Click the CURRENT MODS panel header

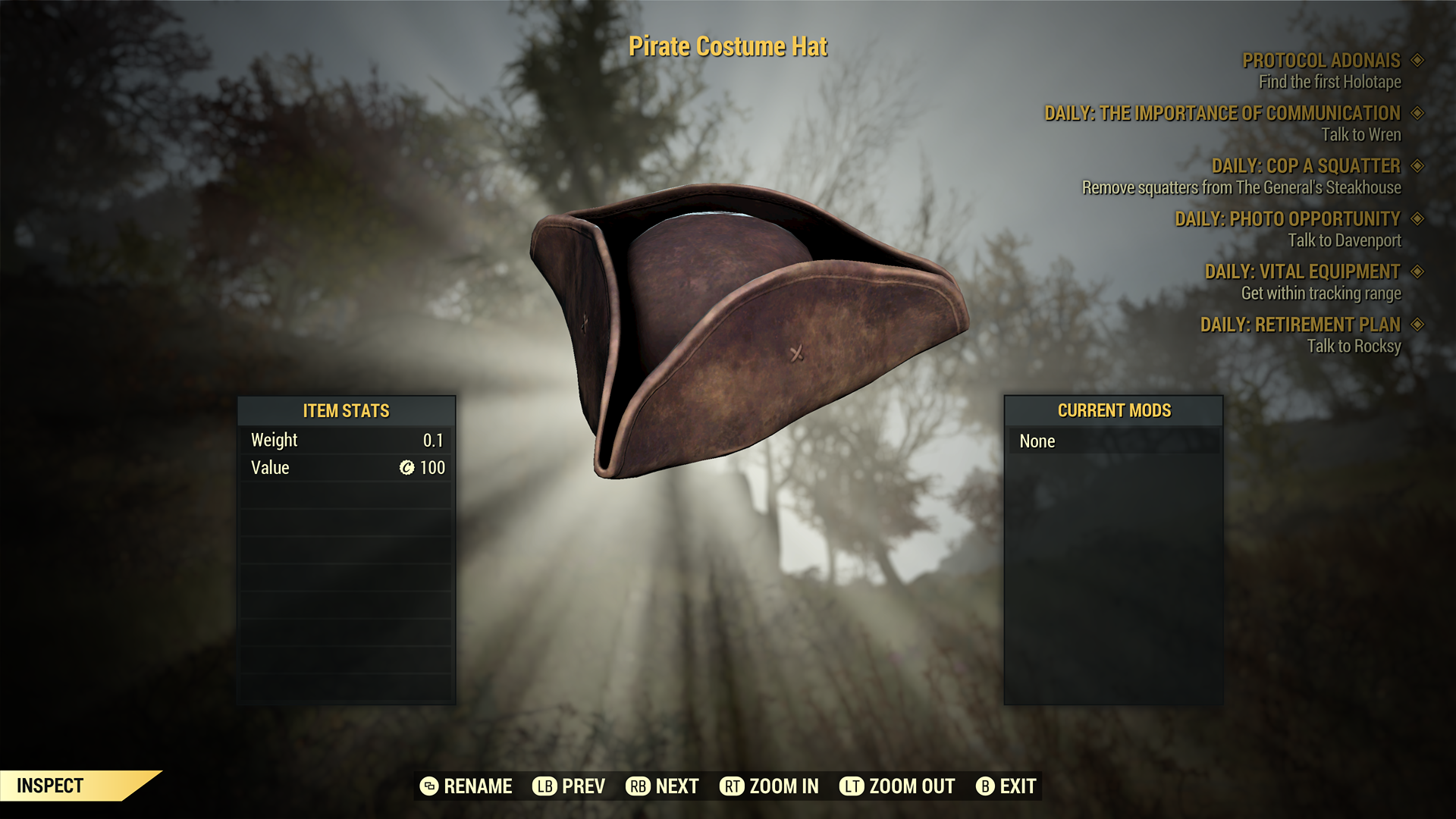(1113, 410)
